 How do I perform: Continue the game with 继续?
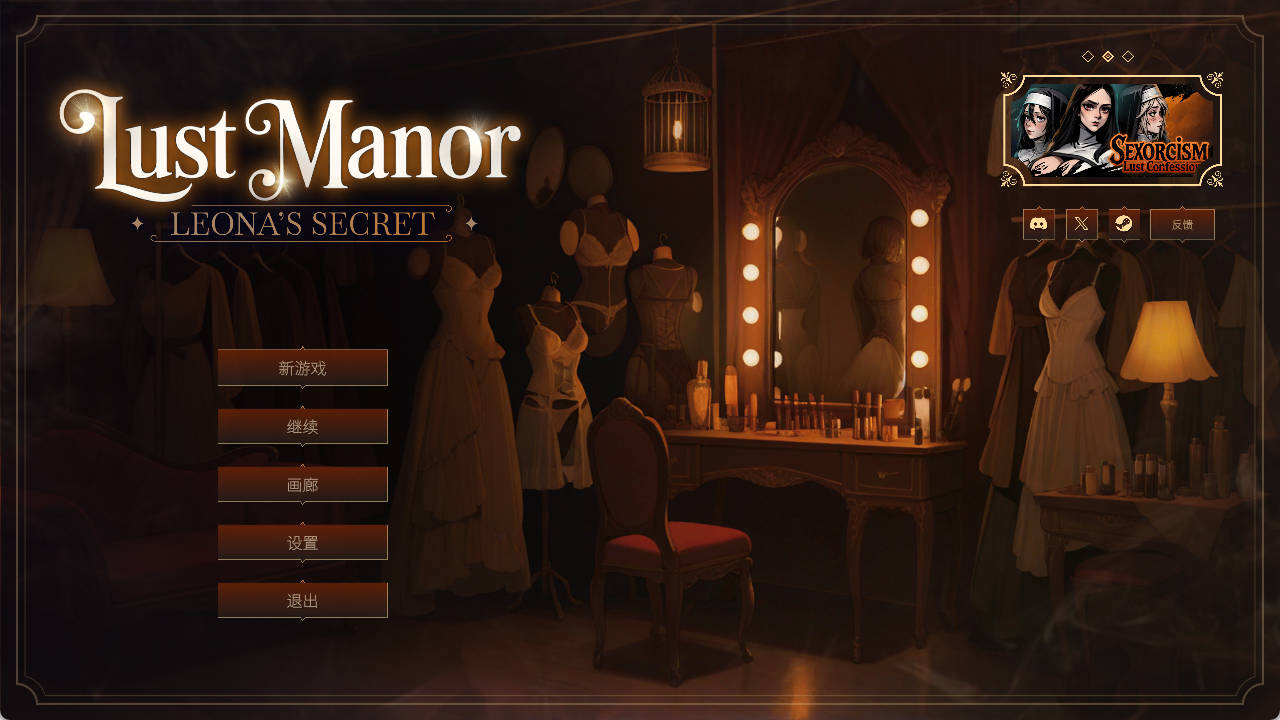pyautogui.click(x=302, y=425)
